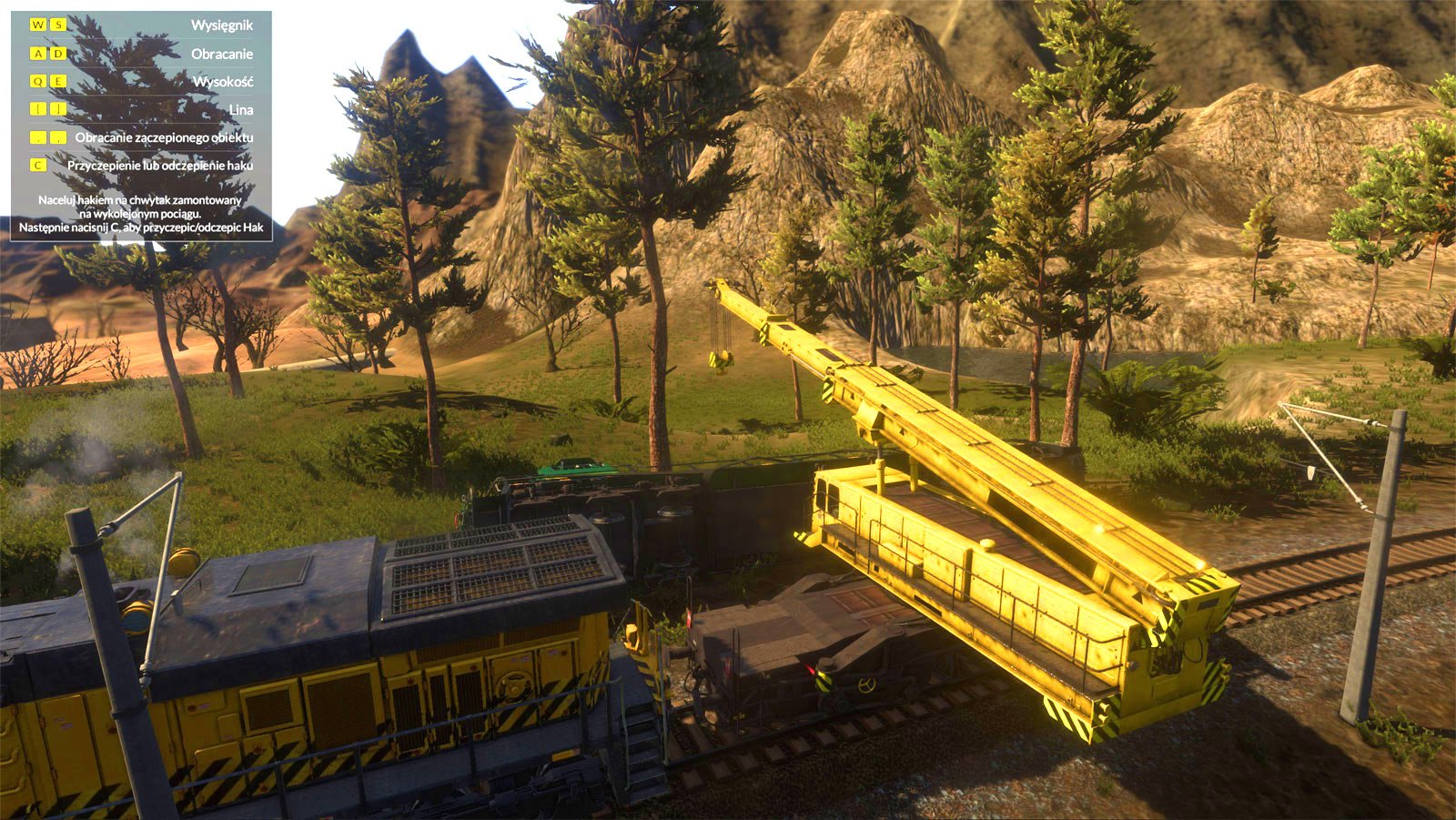Screen dimensions: 1456x820
Task: Toggle hook attachment via the C key badge
Action: point(37,164)
